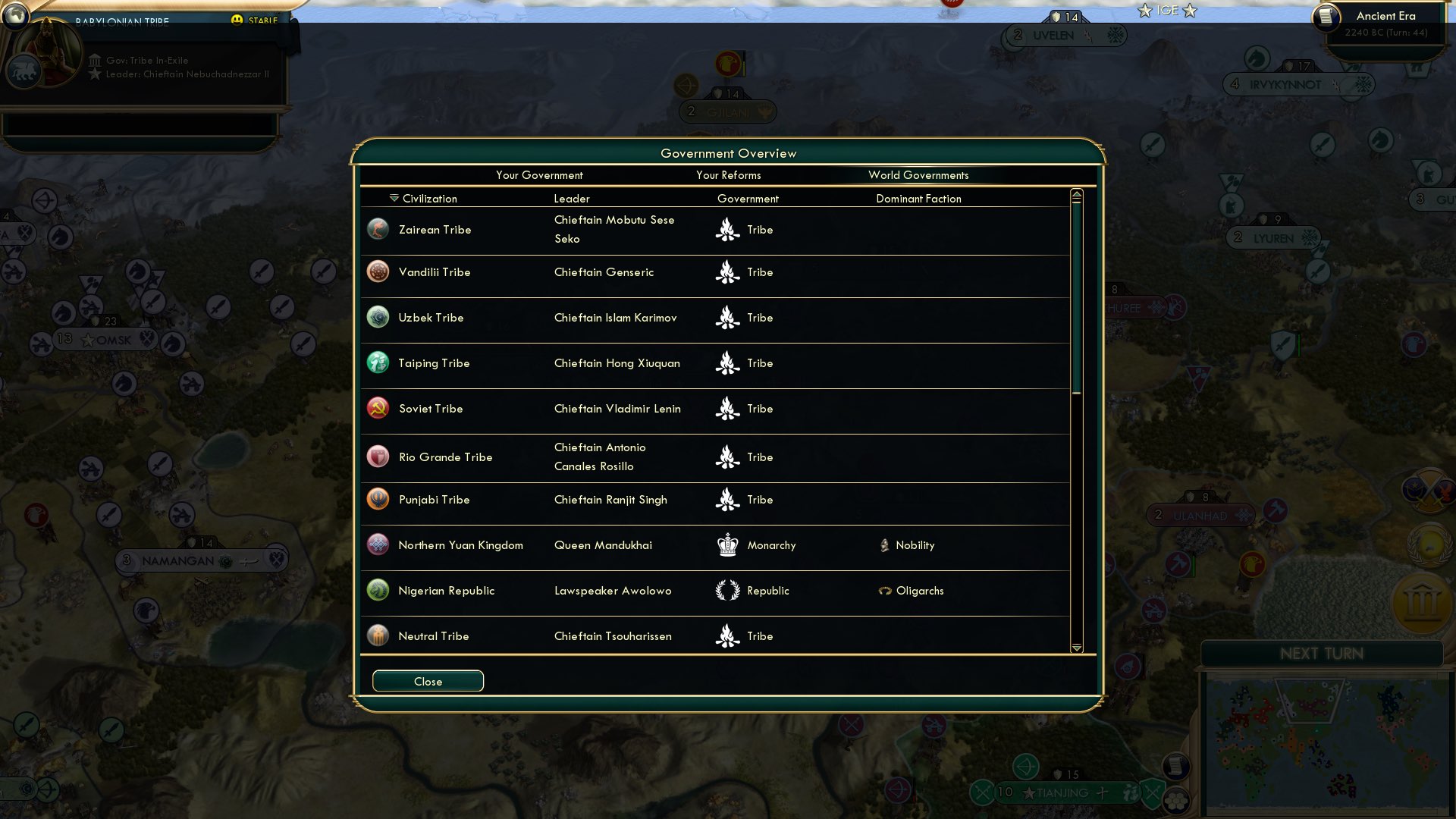Image resolution: width=1456 pixels, height=819 pixels.
Task: Click the Next Turn button
Action: 1323,654
